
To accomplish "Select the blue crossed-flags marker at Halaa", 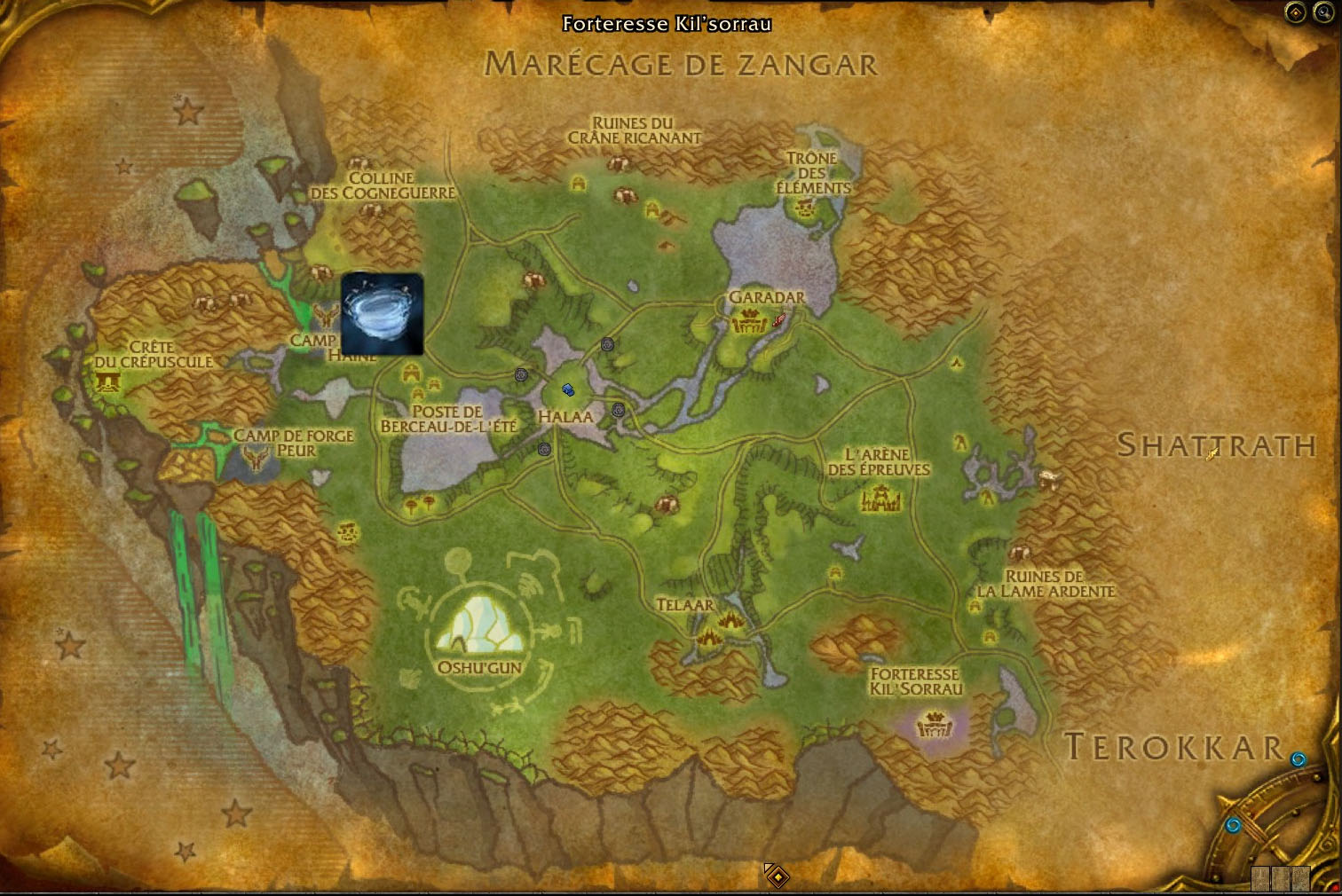I will coord(568,389).
